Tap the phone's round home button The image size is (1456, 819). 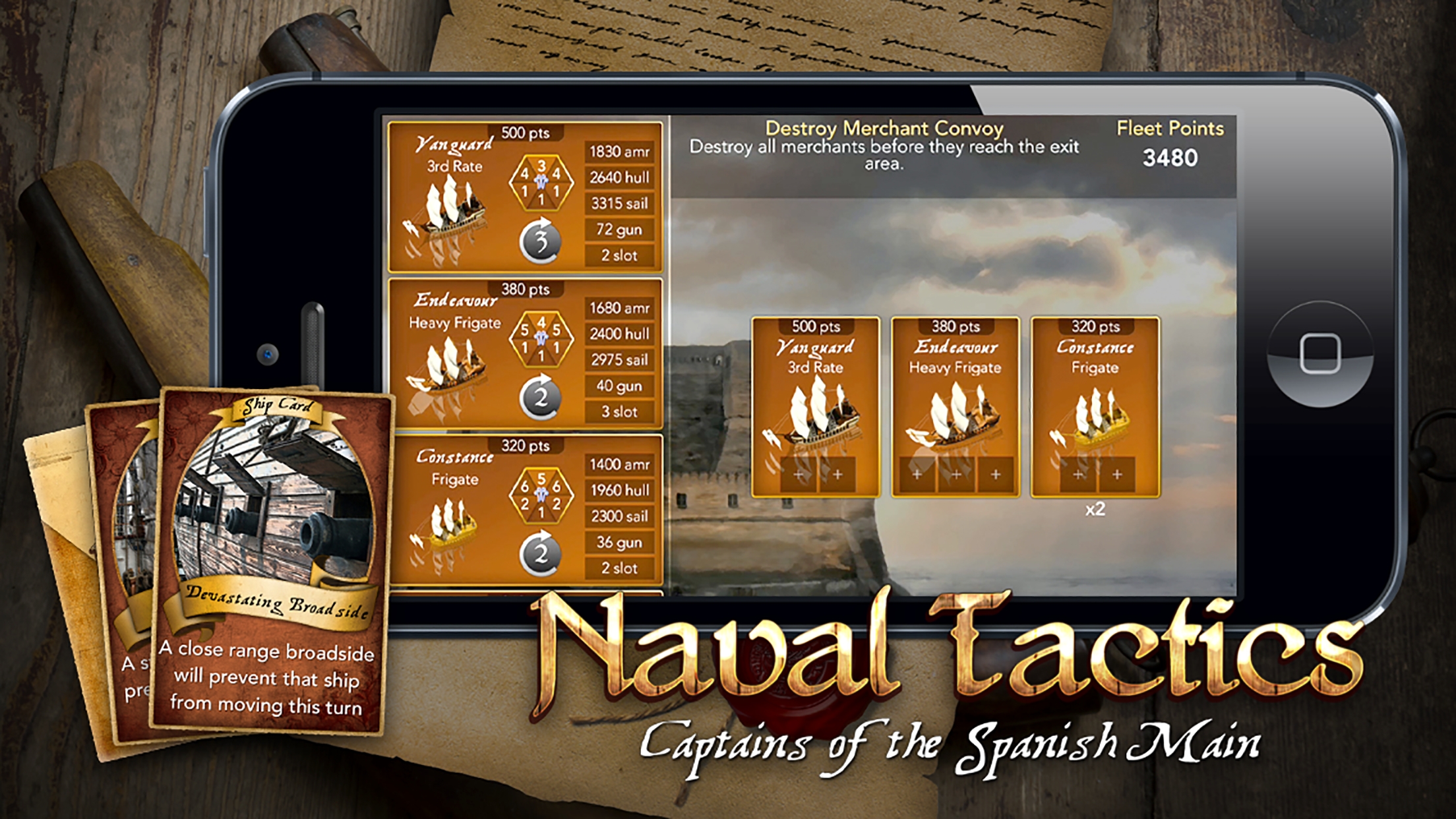pyautogui.click(x=1319, y=354)
